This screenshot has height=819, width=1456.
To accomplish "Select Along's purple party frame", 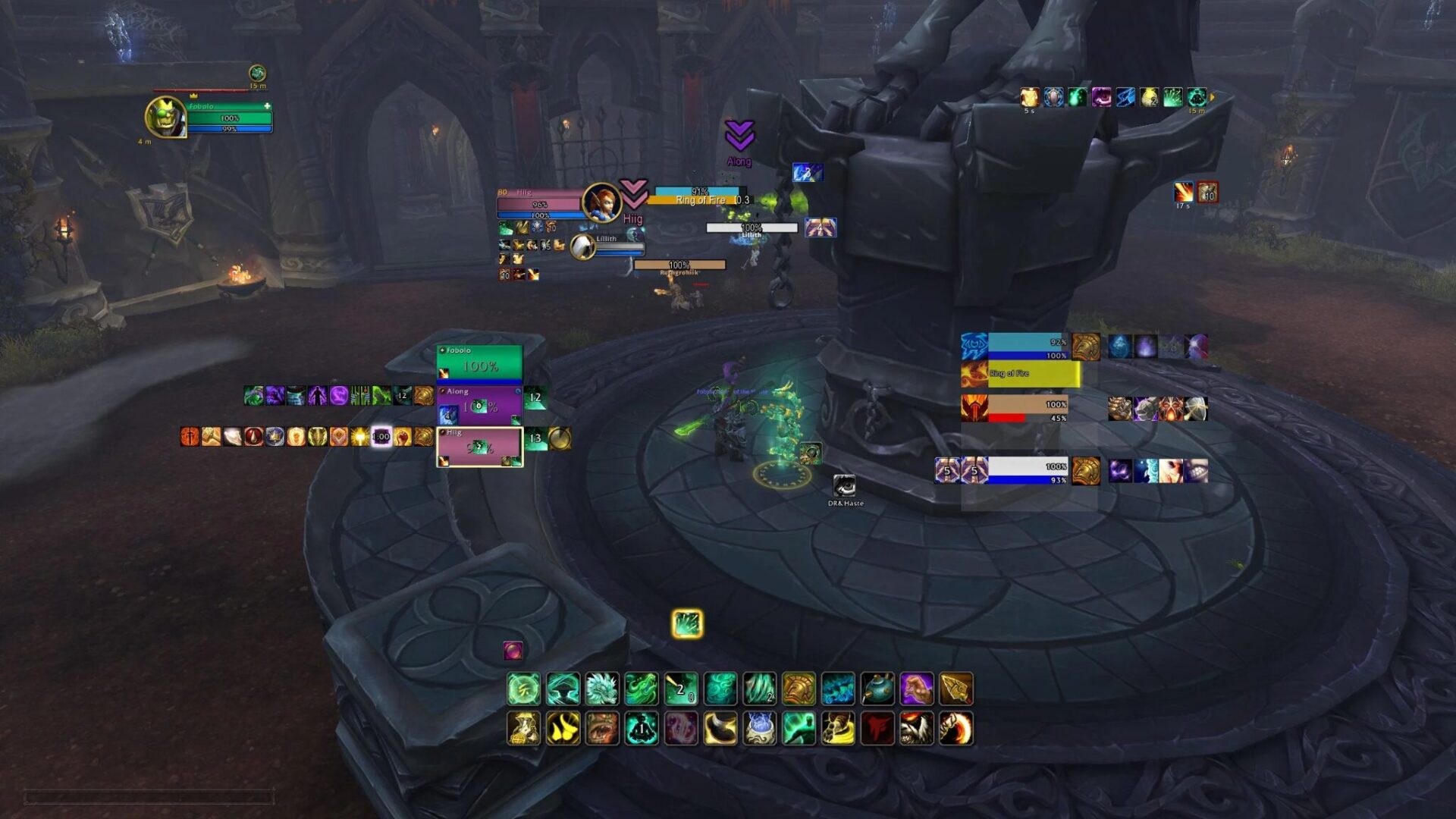I will click(x=479, y=404).
